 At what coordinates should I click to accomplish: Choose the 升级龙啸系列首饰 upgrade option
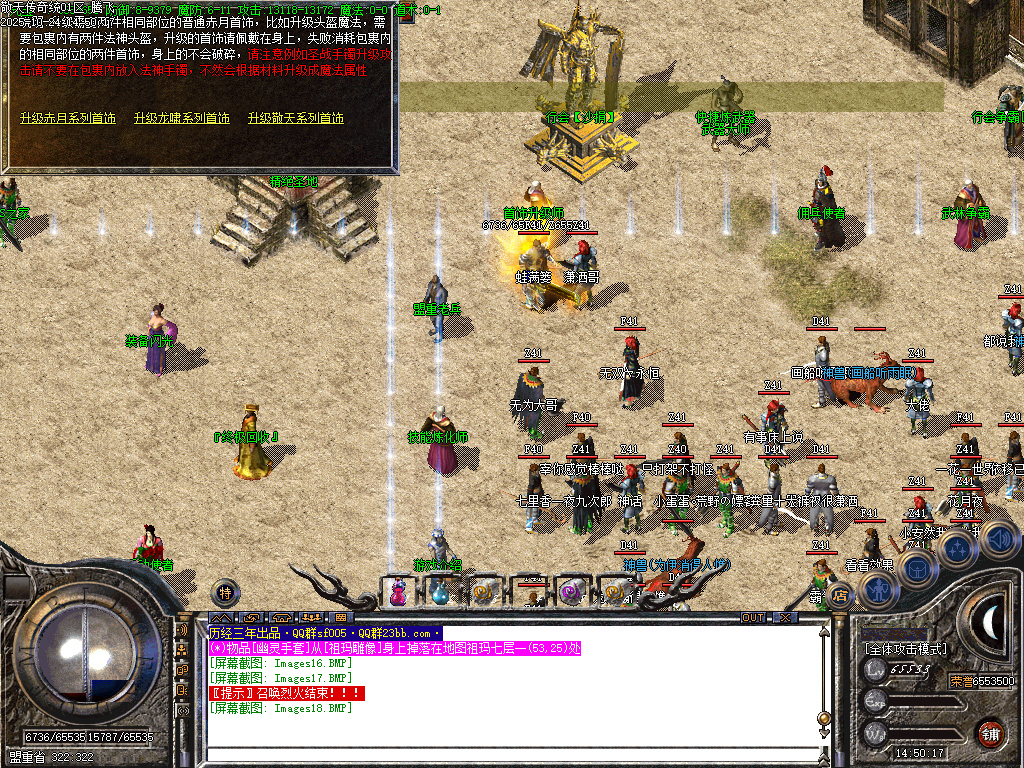[181, 118]
